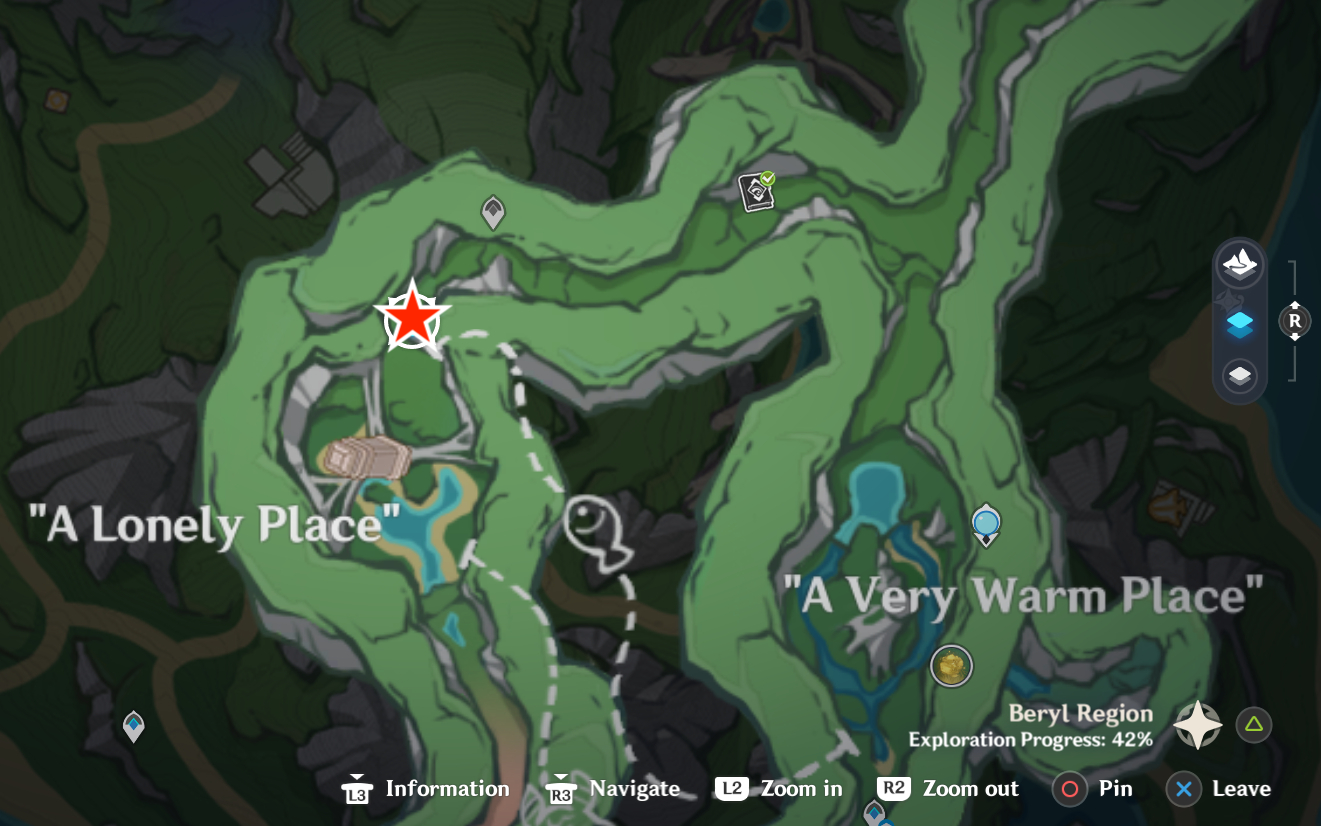1321x826 pixels.
Task: Click the golden ore deposit icon
Action: (951, 665)
